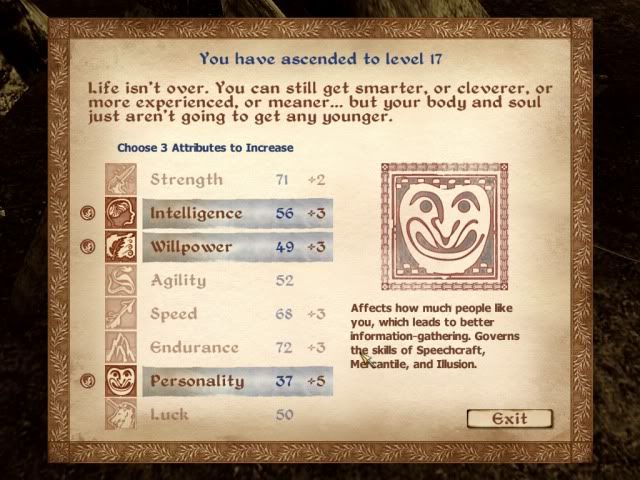640x480 pixels.
Task: Click the Strength fist icon
Action: tap(121, 180)
